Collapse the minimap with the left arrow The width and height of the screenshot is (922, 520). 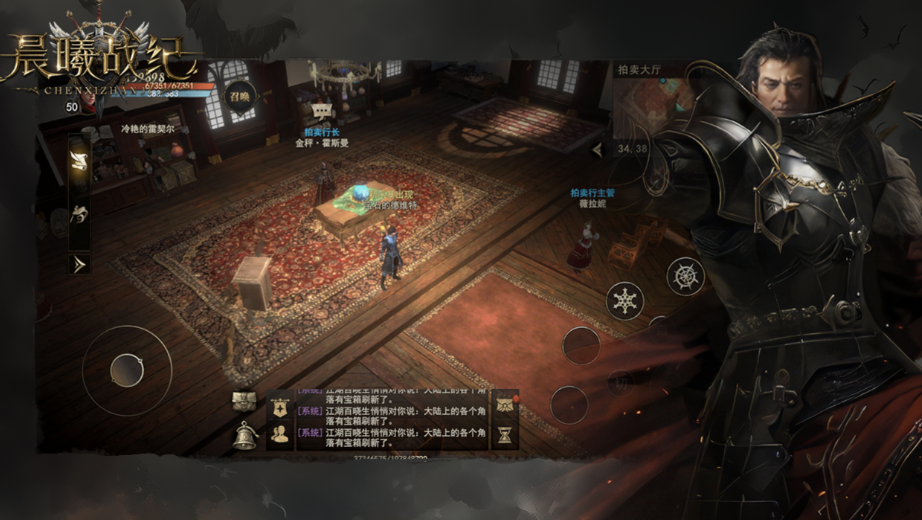pos(598,150)
